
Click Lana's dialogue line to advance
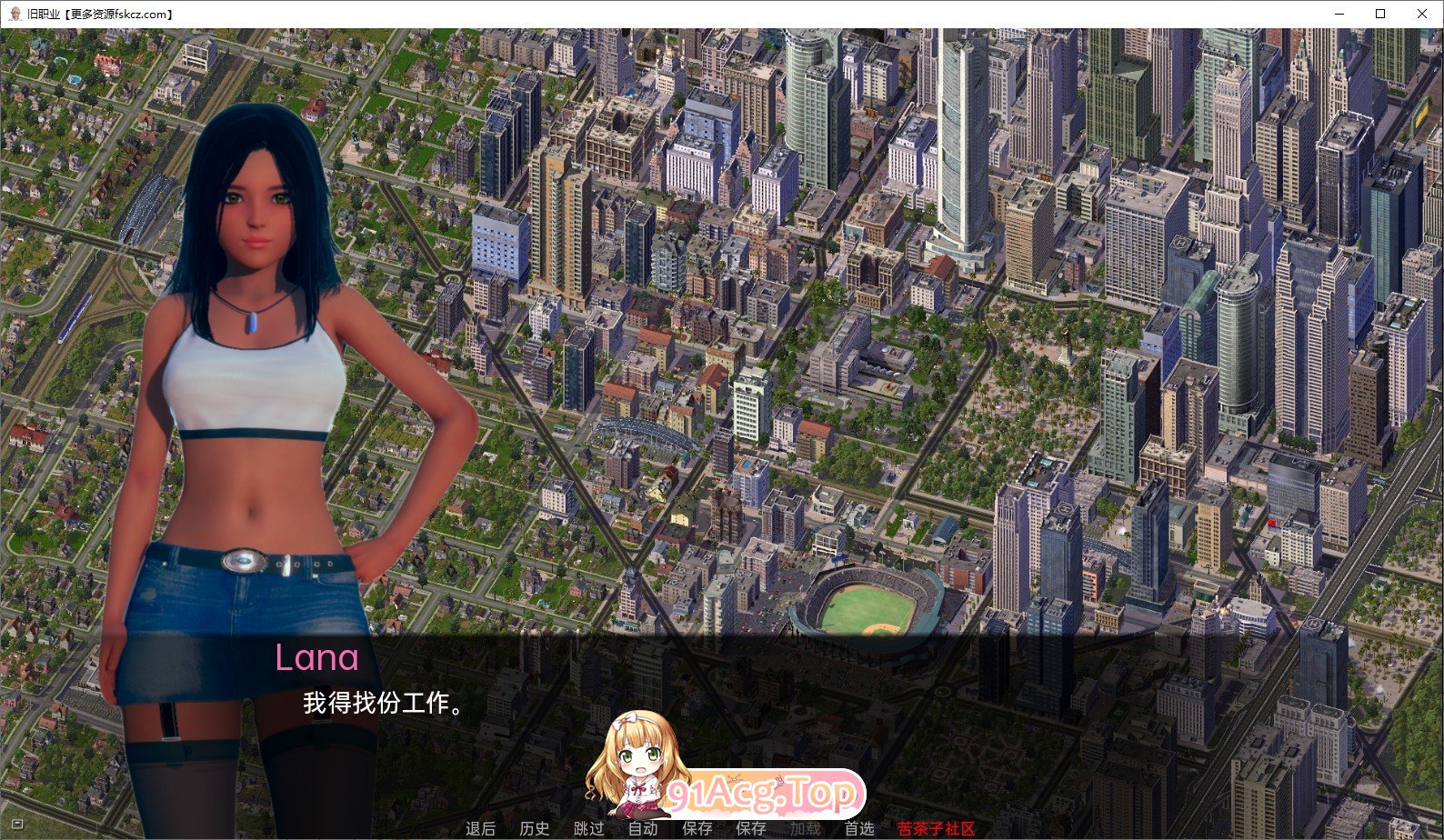click(382, 704)
